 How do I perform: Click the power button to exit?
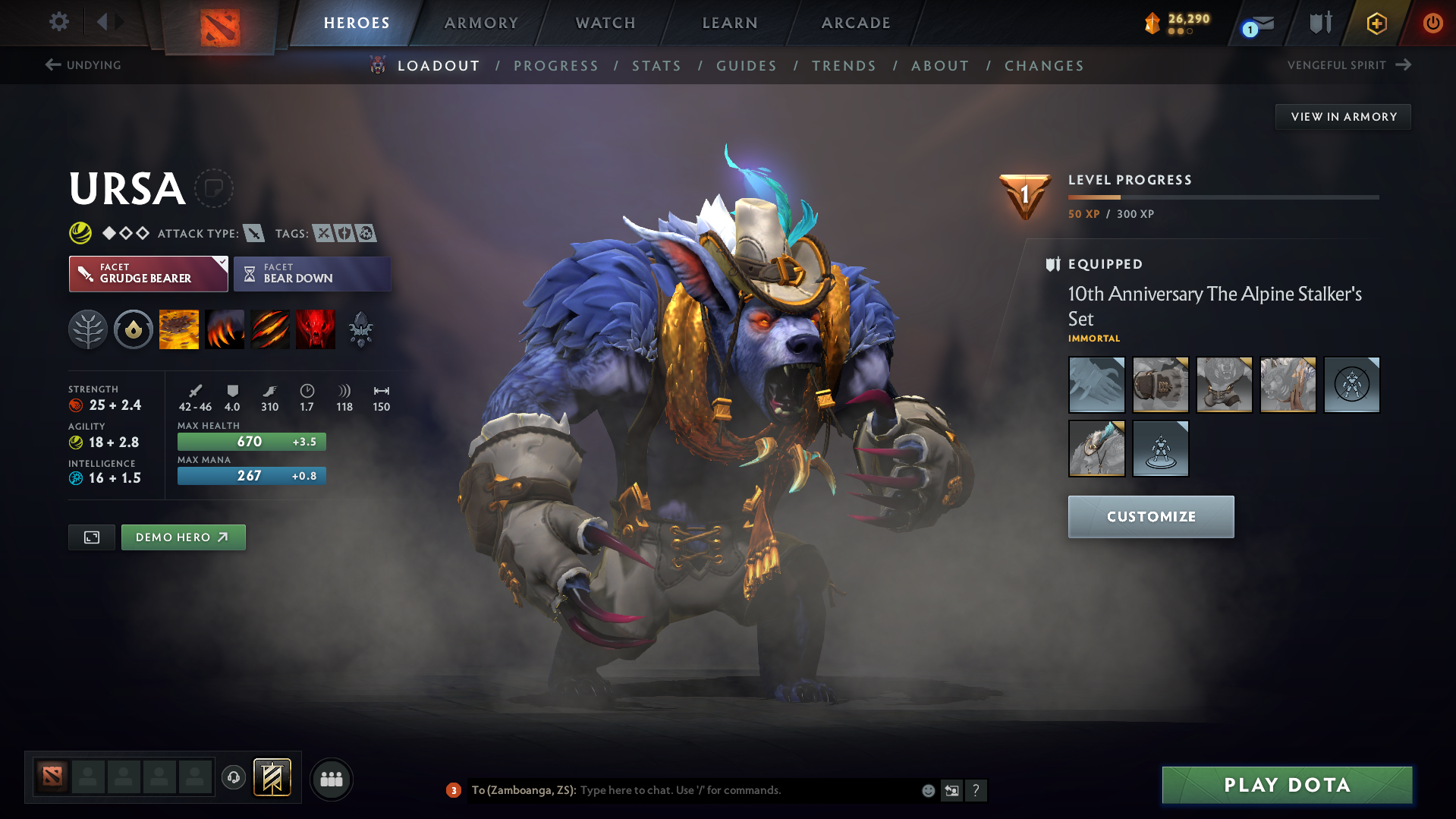(1432, 23)
